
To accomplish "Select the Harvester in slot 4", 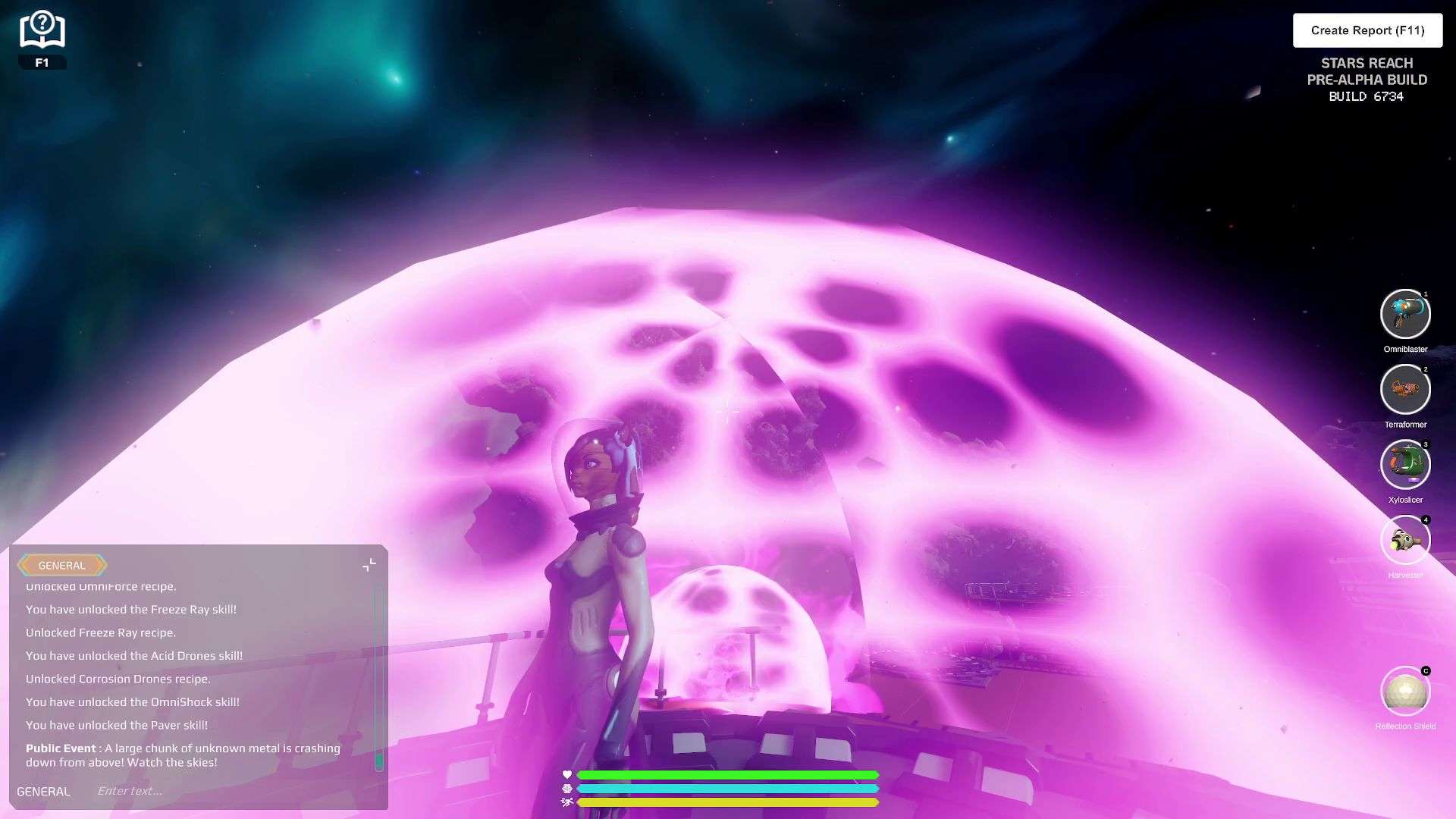I will pyautogui.click(x=1405, y=539).
